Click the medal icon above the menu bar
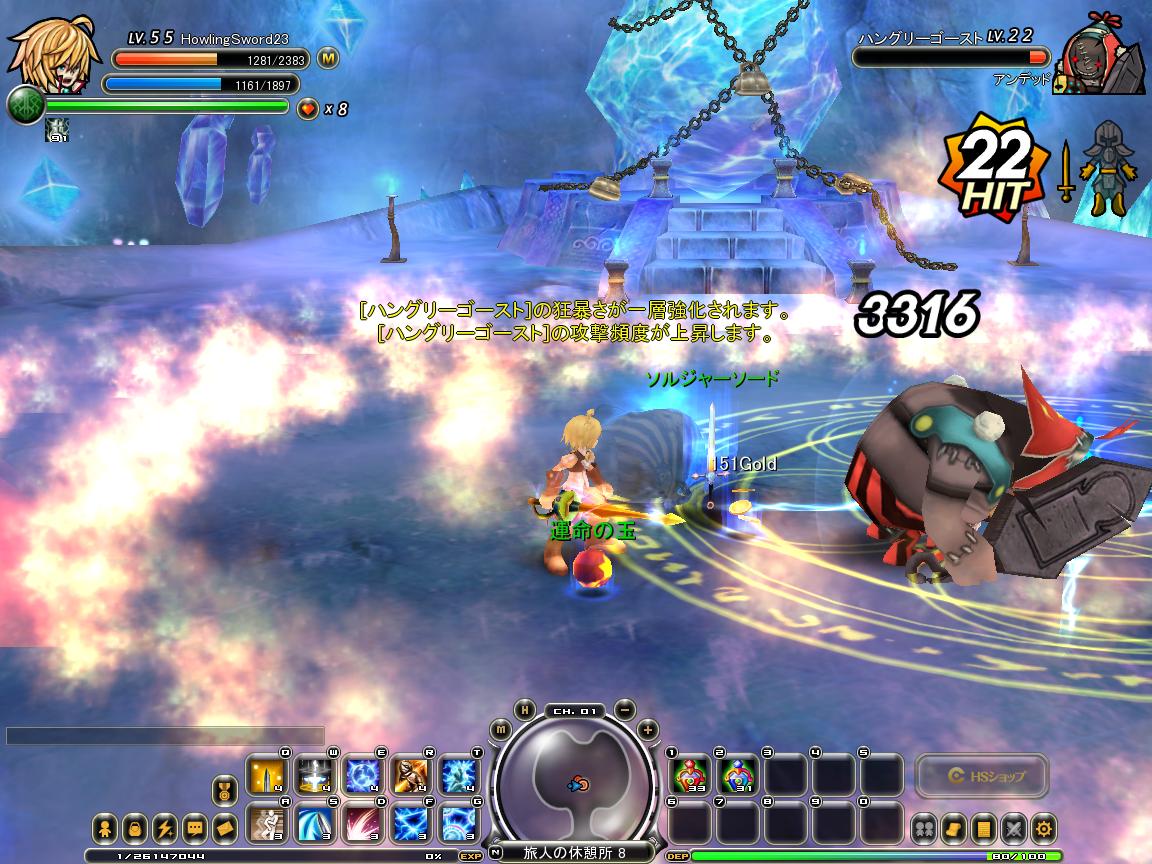The height and width of the screenshot is (864, 1152). (226, 792)
